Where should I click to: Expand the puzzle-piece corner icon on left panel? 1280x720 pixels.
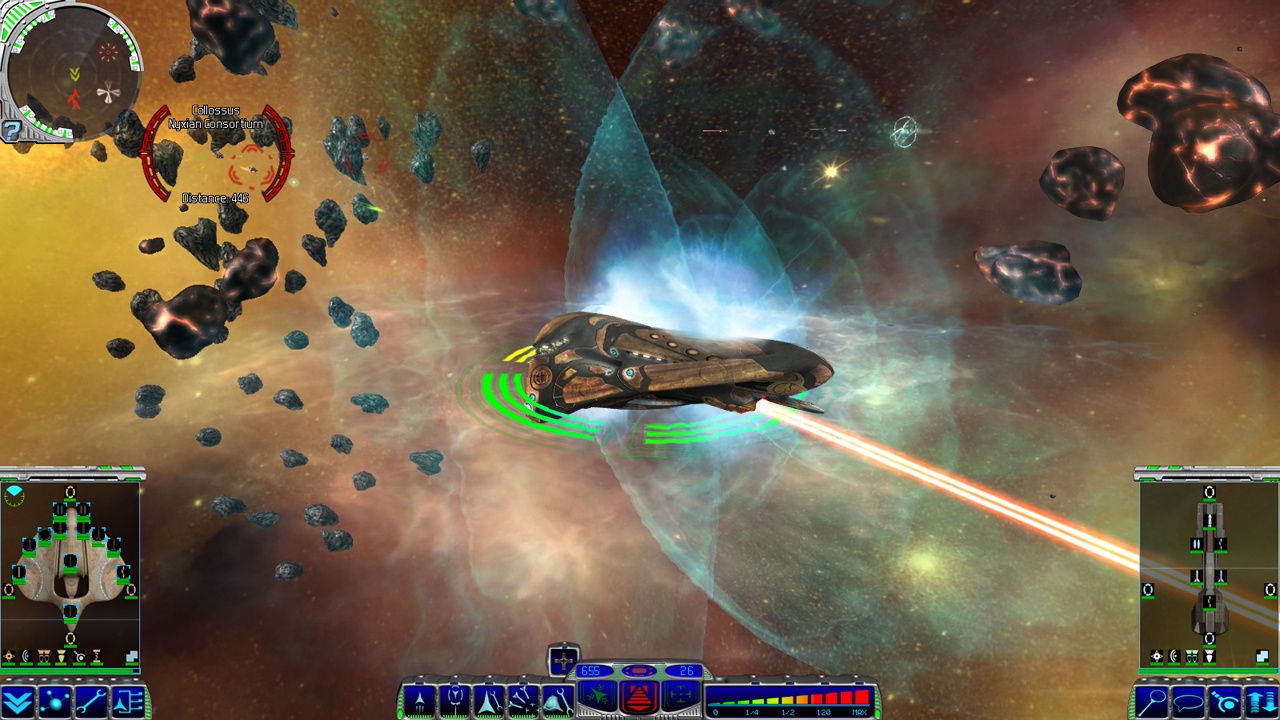pyautogui.click(x=132, y=656)
